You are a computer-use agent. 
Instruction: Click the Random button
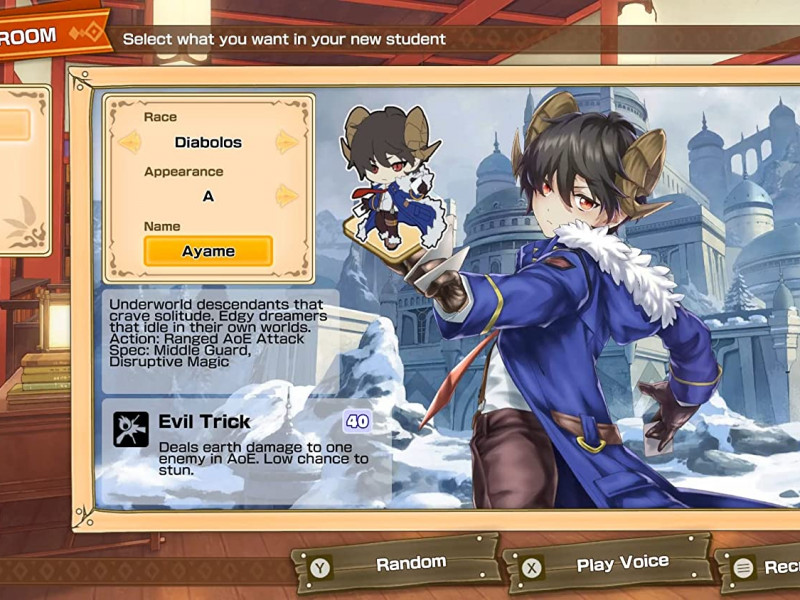(x=397, y=565)
